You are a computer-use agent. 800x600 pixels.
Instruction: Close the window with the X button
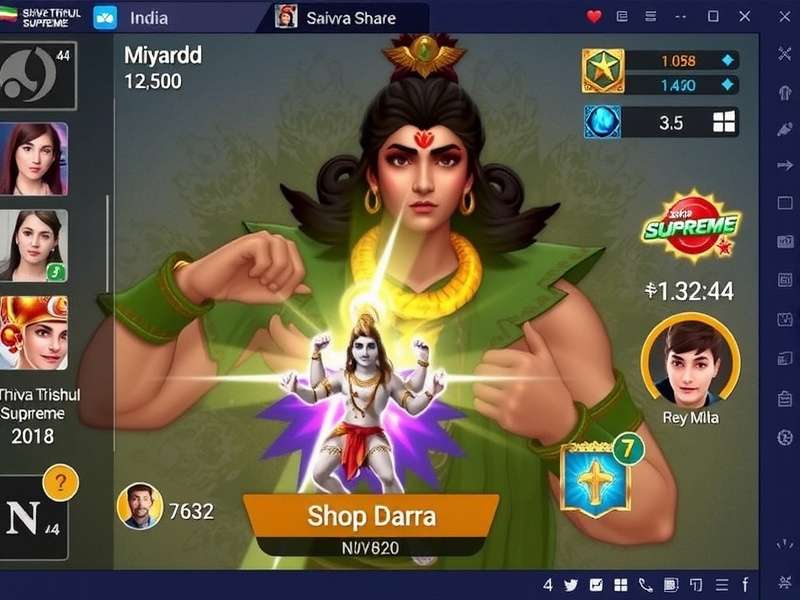click(x=745, y=16)
